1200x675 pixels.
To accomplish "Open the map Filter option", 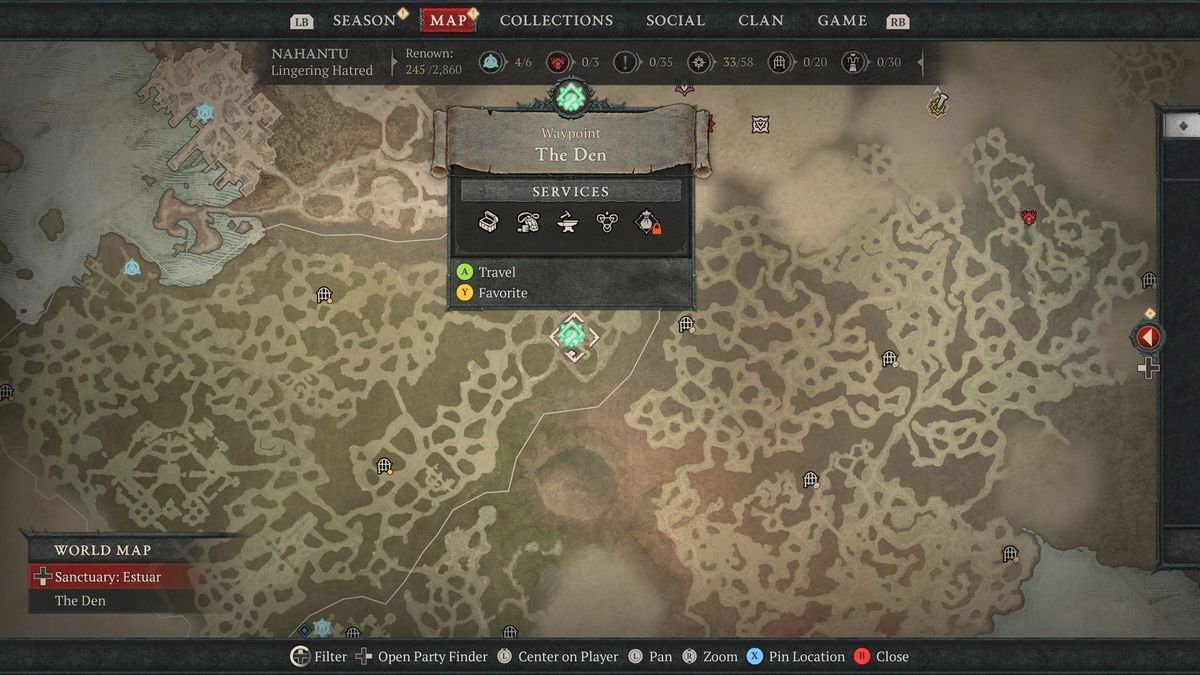I will 319,657.
